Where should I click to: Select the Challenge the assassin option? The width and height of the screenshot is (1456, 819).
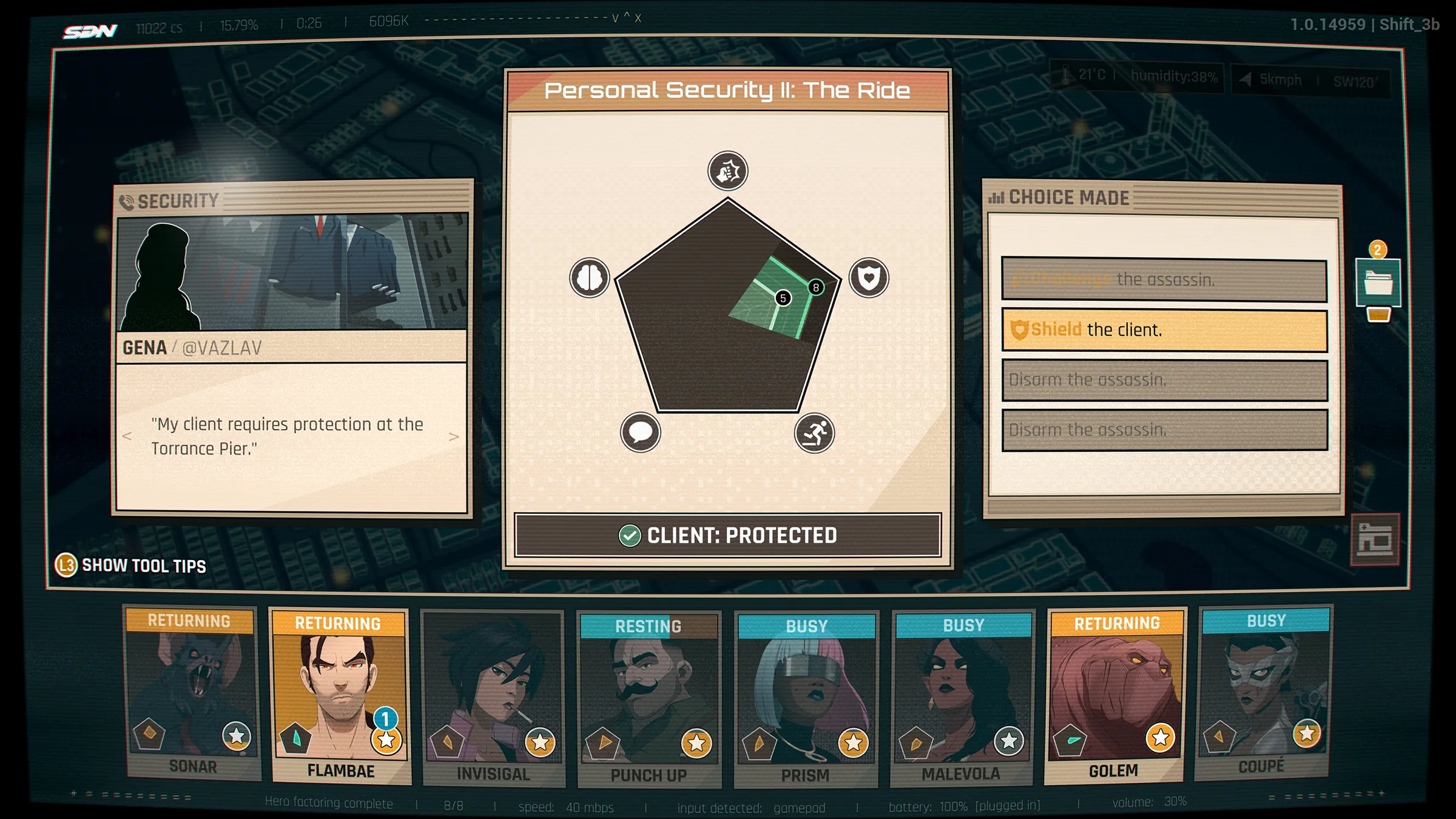(x=1164, y=280)
